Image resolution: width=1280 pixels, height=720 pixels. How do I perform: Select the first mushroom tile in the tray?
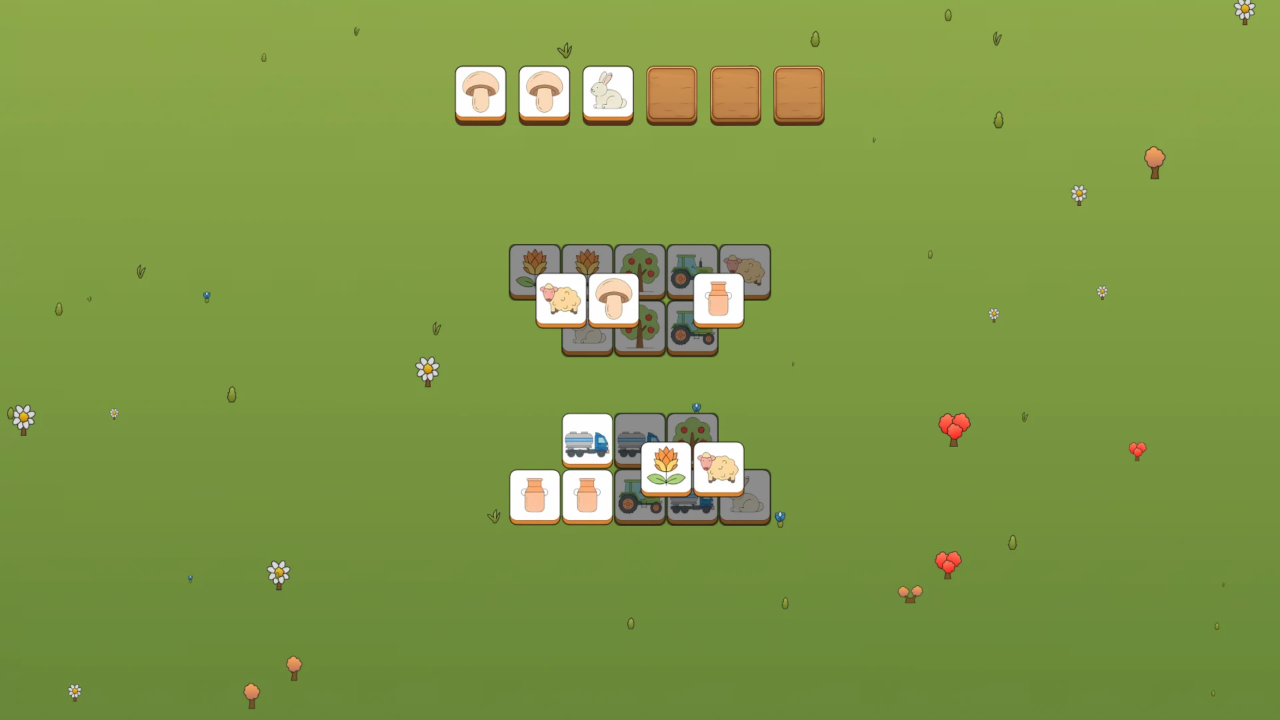pos(481,95)
